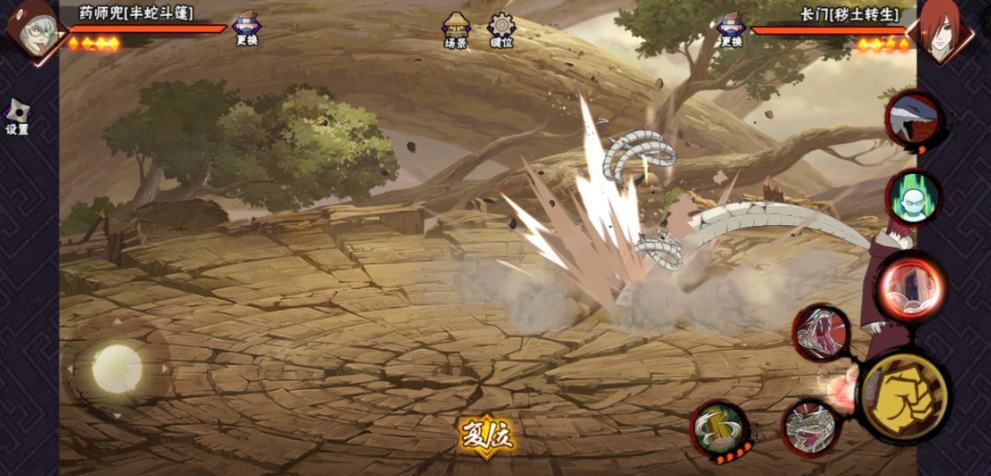The image size is (991, 476).
Task: Use the green-faced summon skill icon
Action: (x=912, y=198)
